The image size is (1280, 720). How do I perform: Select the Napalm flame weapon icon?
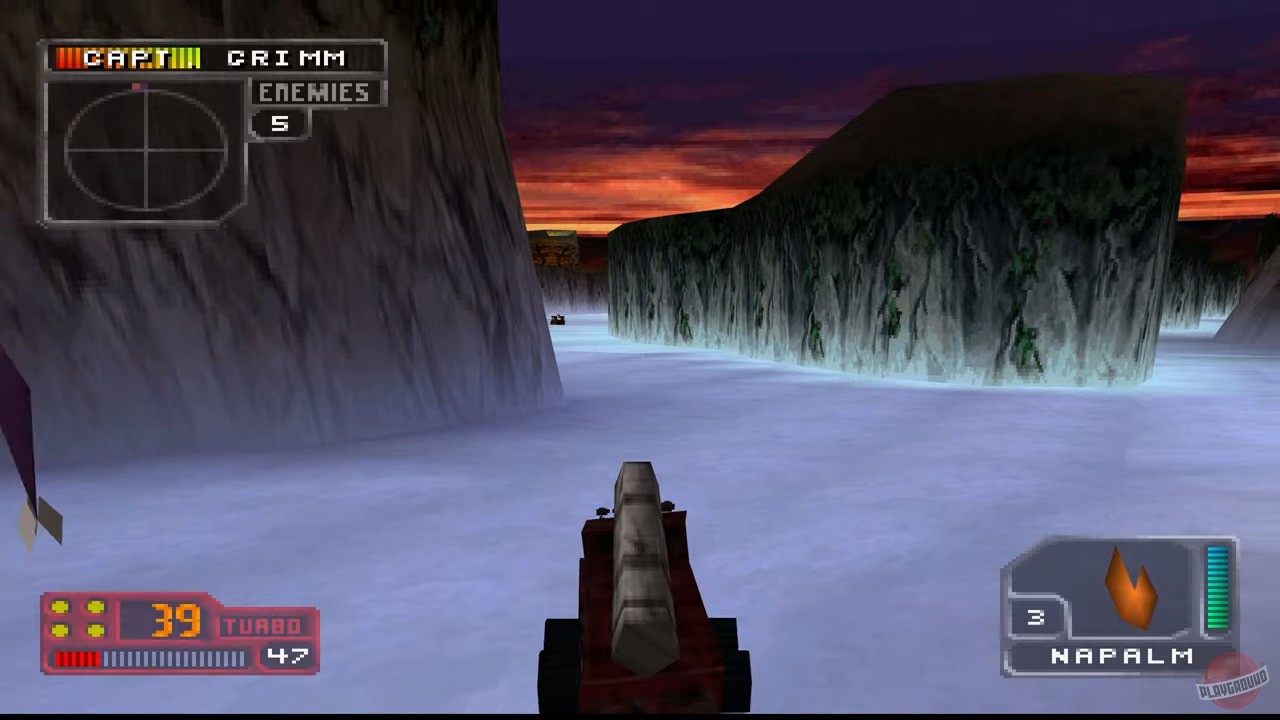pyautogui.click(x=1130, y=590)
